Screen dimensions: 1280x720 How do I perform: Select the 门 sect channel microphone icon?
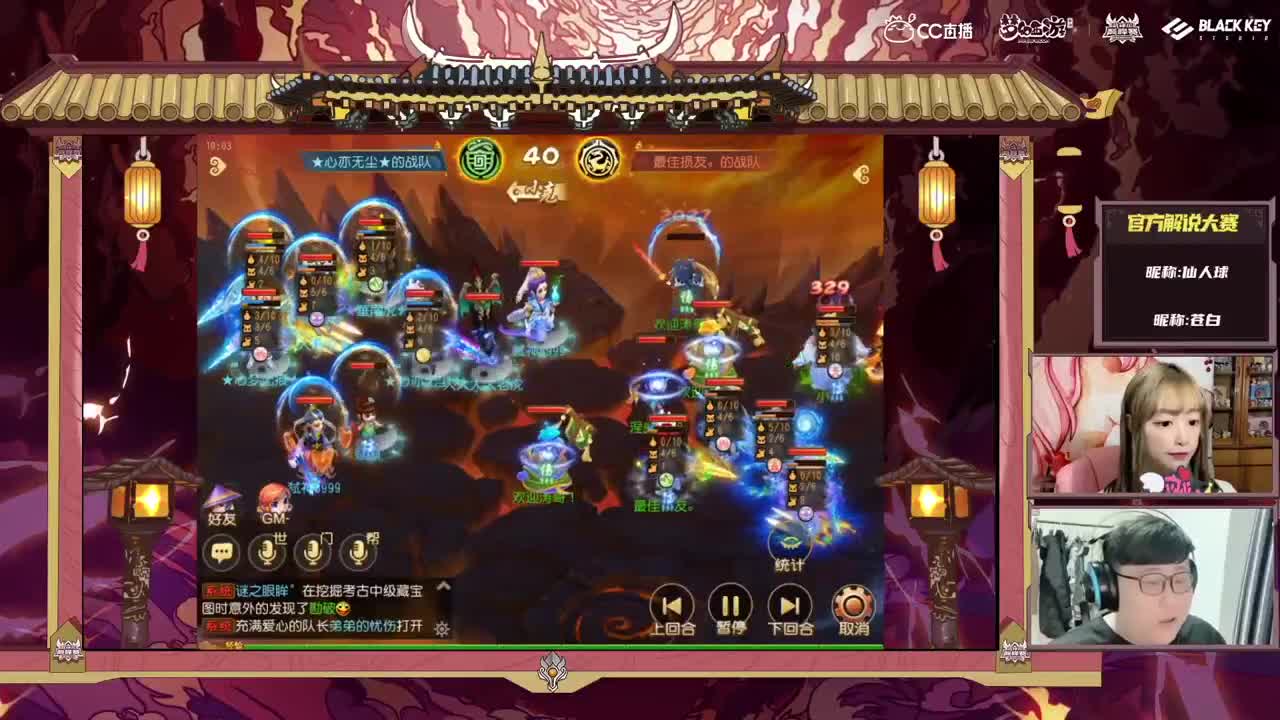point(312,552)
